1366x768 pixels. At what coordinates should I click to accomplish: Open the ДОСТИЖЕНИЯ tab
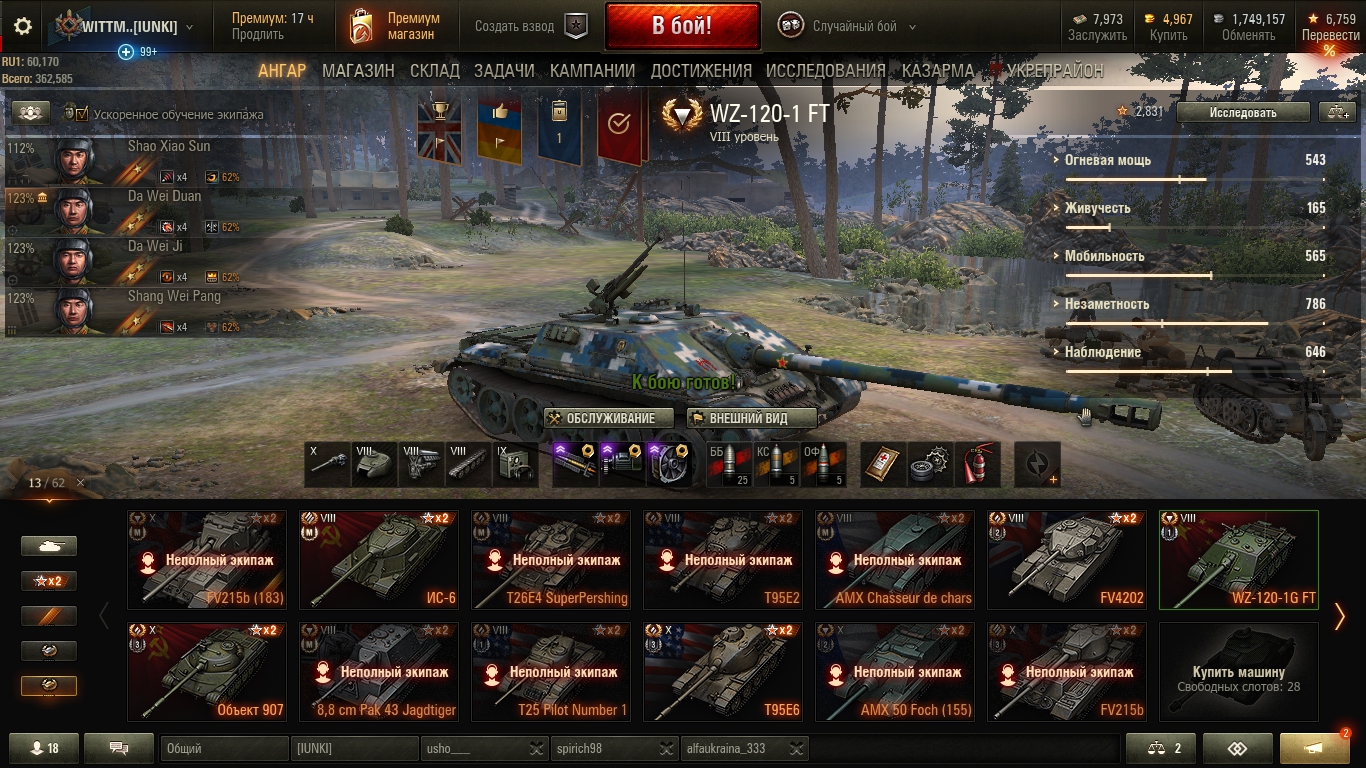701,71
